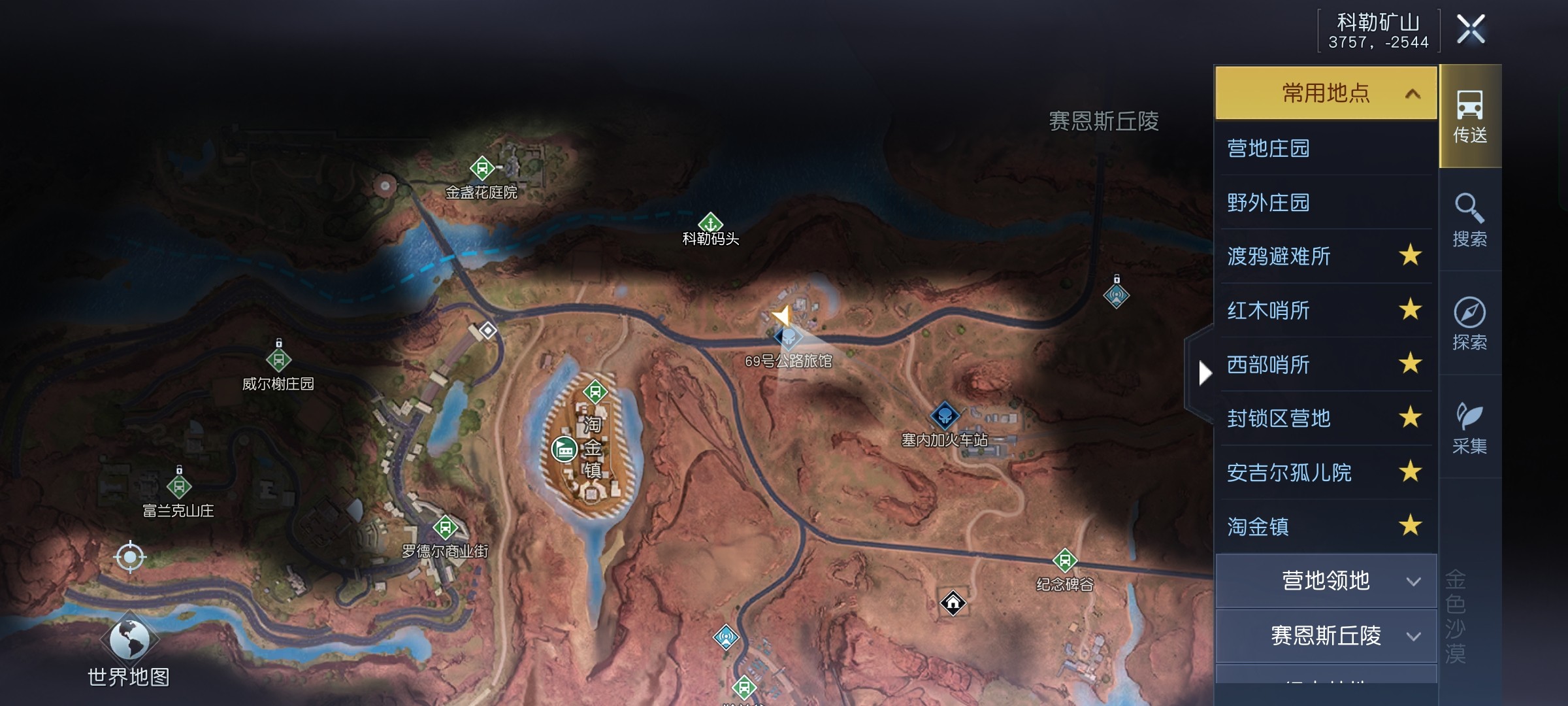Choose 野外庄园 in the location list
Screen dimensions: 1568x706
(1268, 203)
